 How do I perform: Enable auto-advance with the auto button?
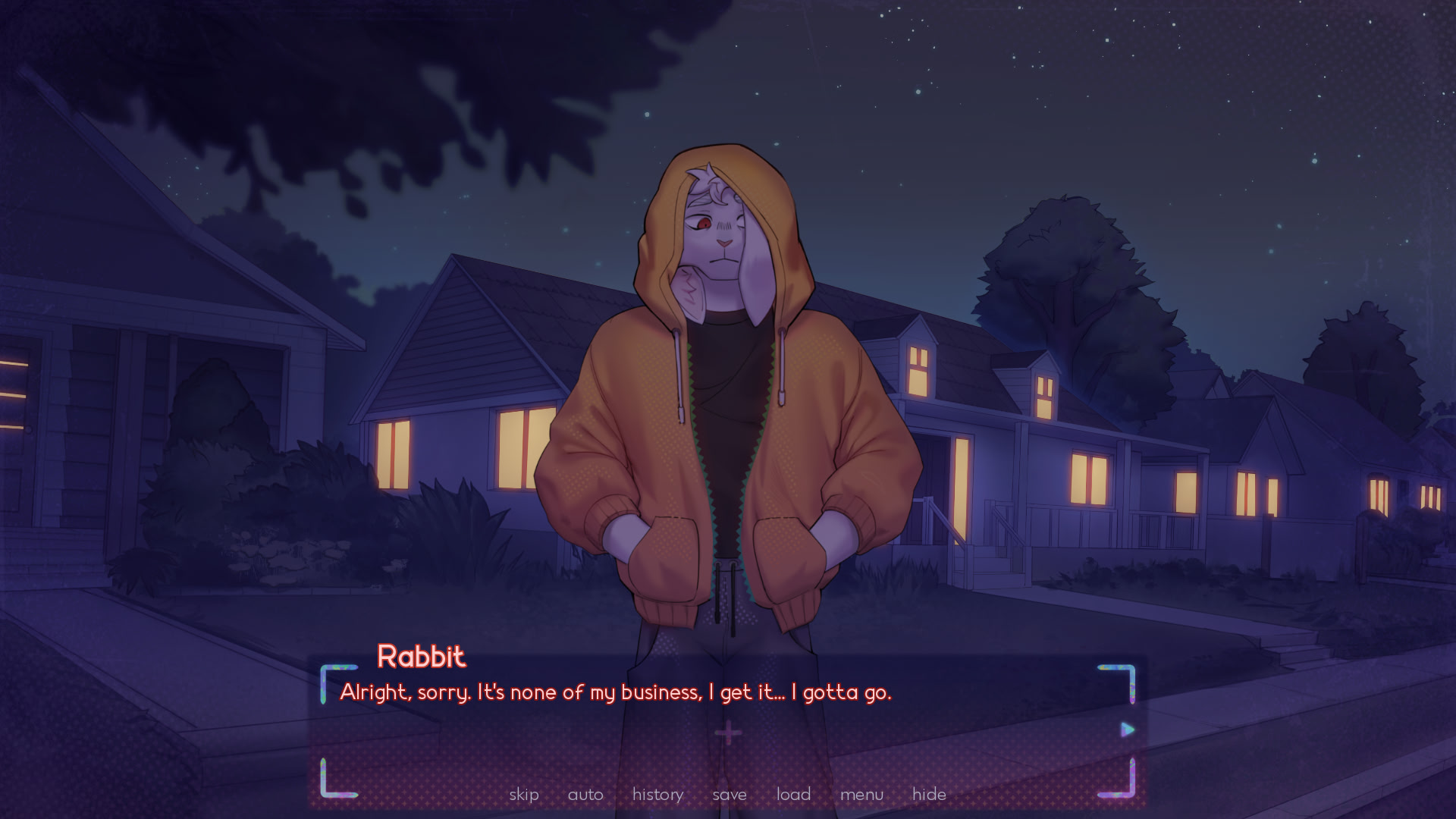[585, 794]
